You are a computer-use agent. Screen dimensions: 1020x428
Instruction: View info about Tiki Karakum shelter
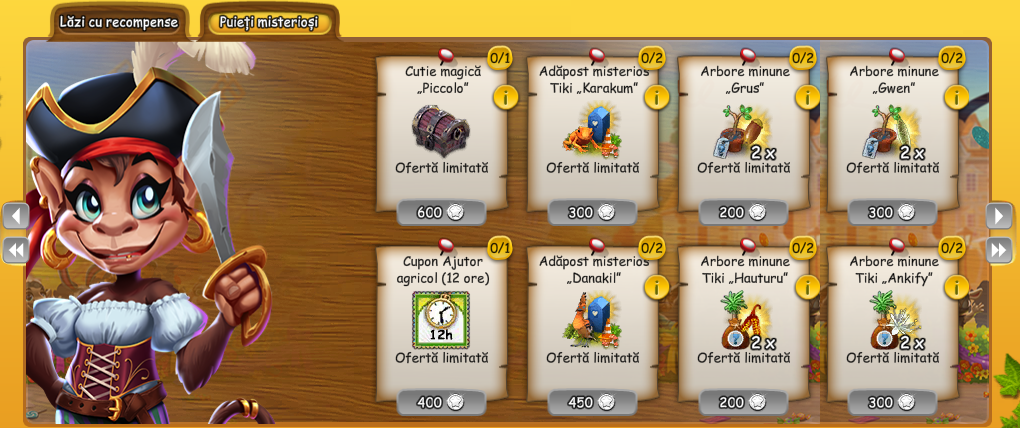656,97
